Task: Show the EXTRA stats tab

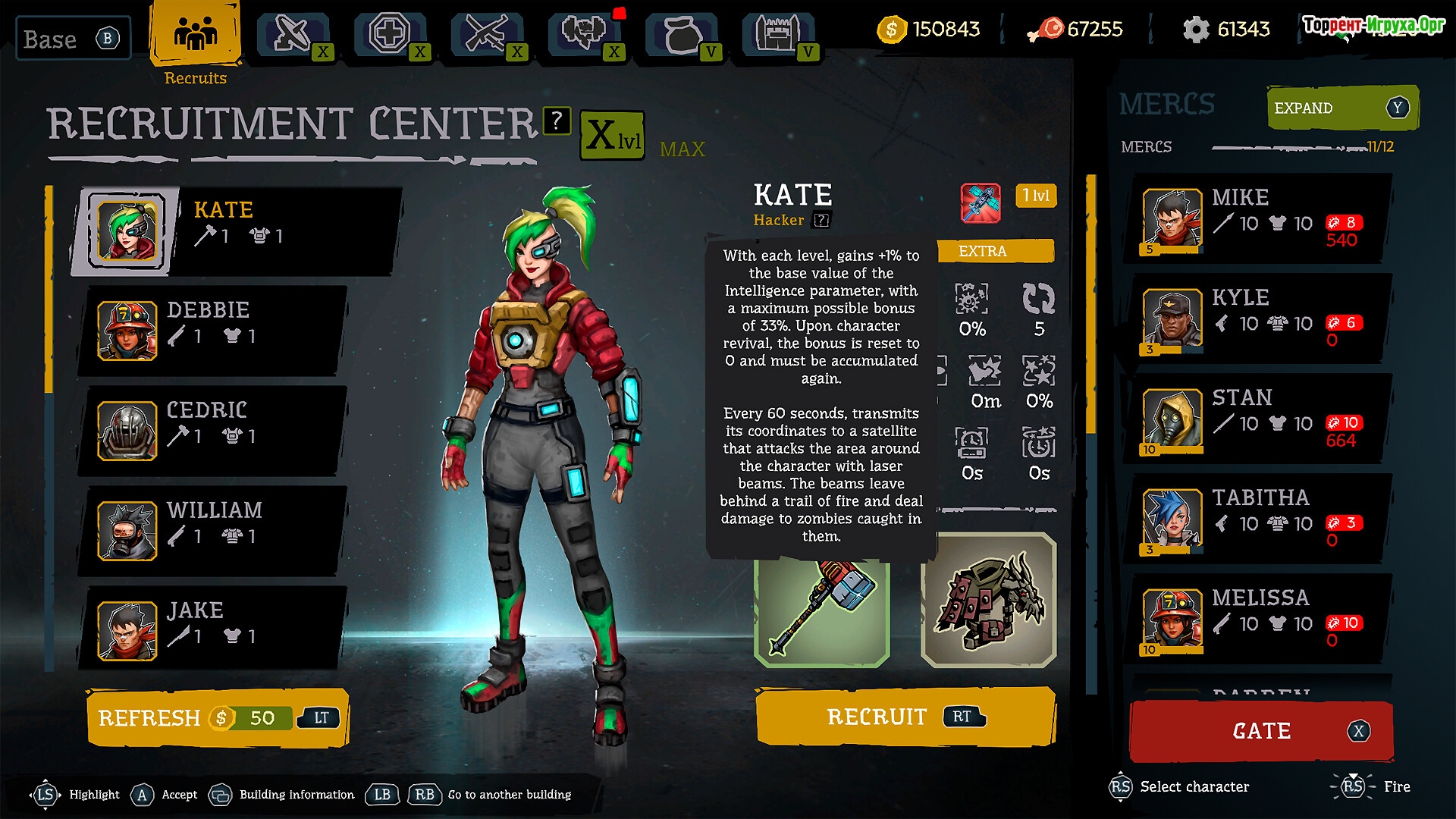Action: (x=994, y=251)
